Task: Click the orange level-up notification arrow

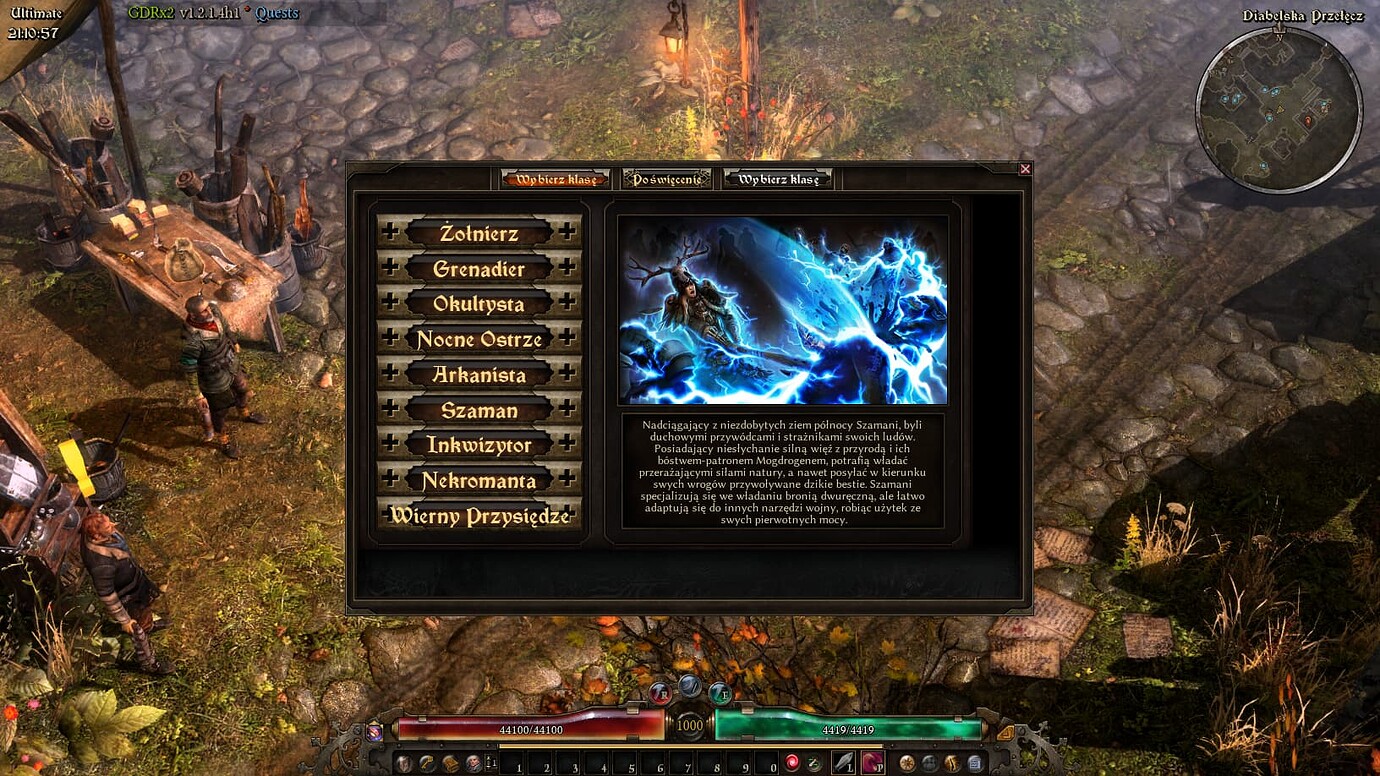Action: tap(1005, 733)
